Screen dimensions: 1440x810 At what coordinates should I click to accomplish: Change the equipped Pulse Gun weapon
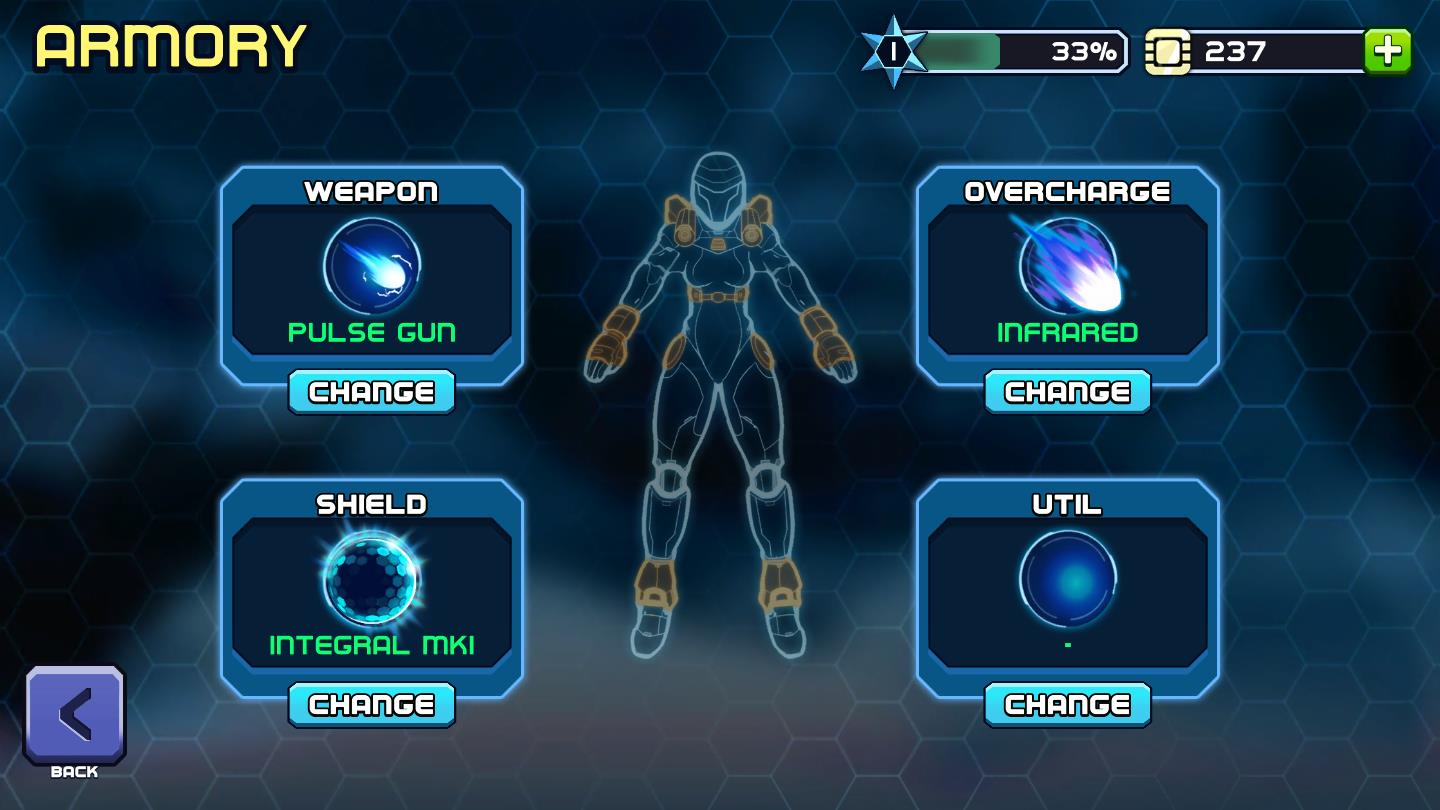[x=371, y=392]
